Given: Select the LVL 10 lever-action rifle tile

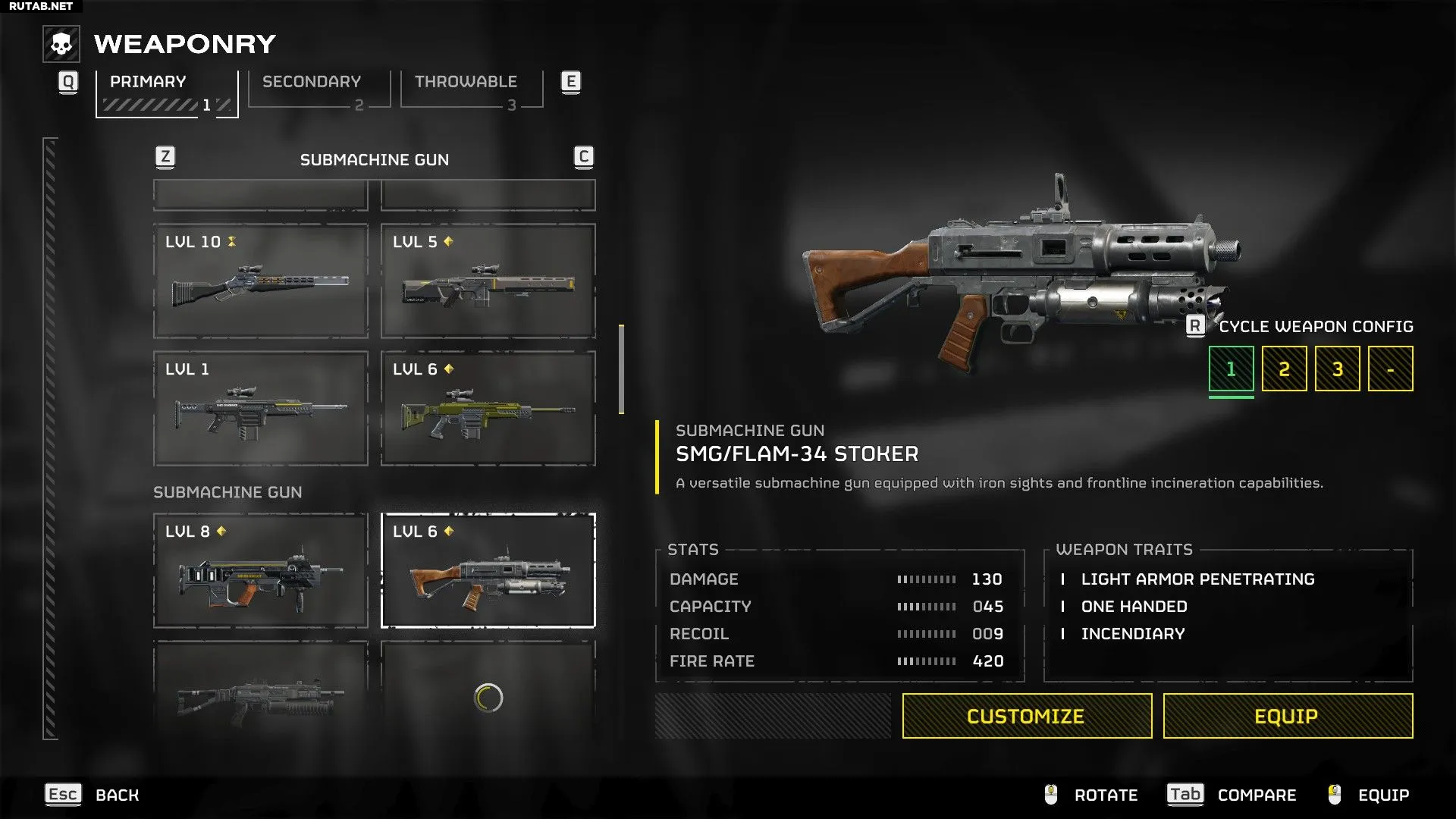Looking at the screenshot, I should click(x=260, y=281).
